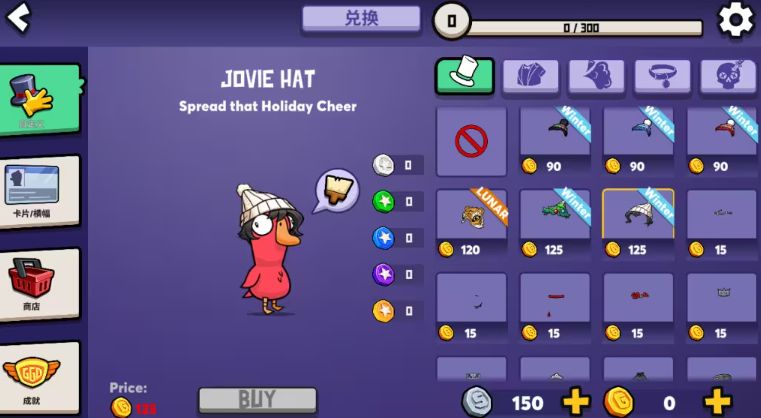Buy the Jovie Hat
This screenshot has height=418, width=761.
[x=257, y=400]
